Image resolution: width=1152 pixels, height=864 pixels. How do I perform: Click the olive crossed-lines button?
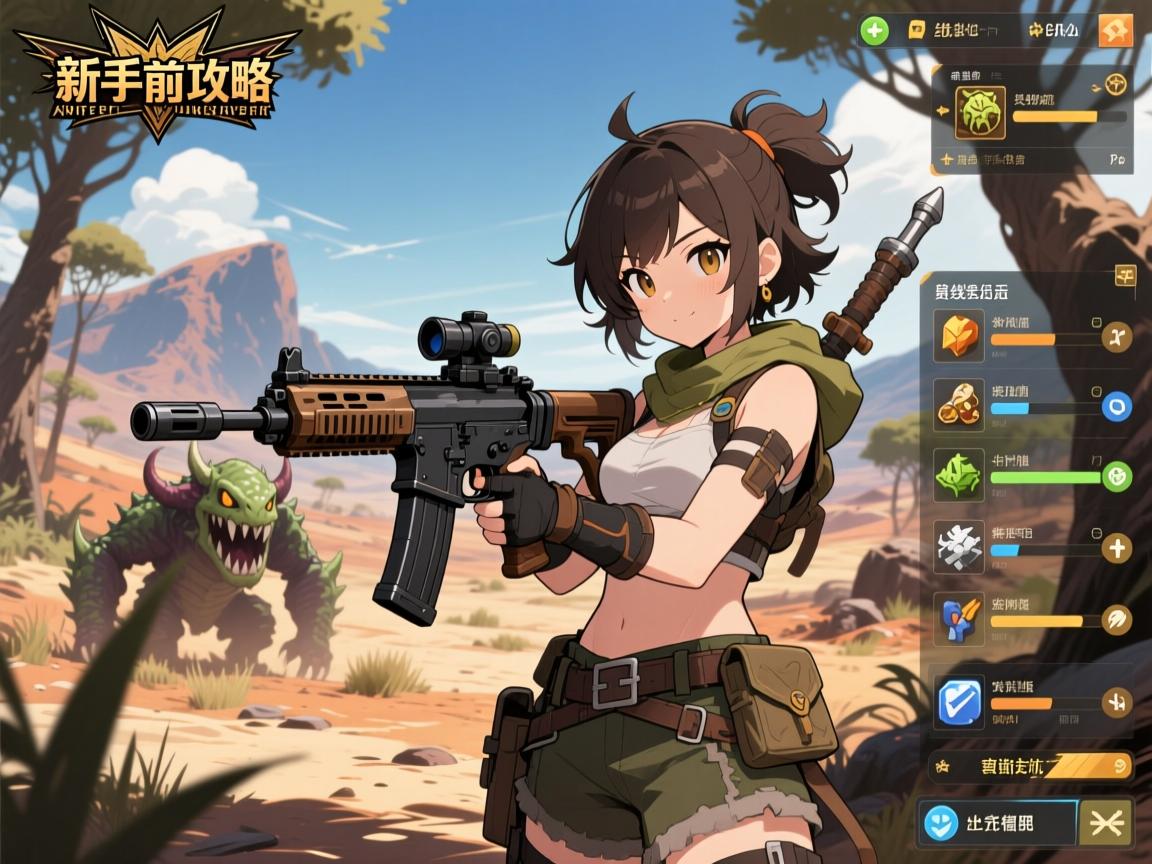click(x=1106, y=822)
